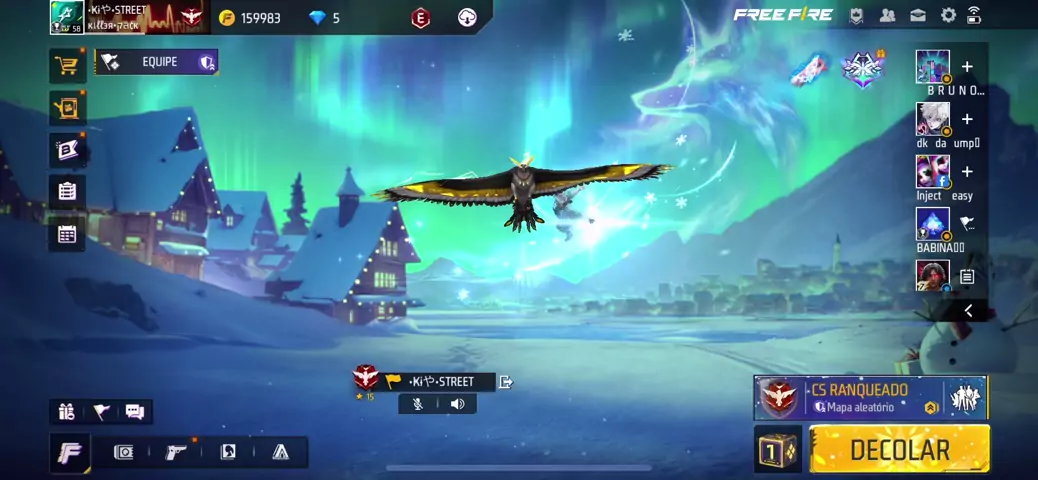This screenshot has height=480, width=1038.
Task: Toggle the microphone mute button
Action: (418, 404)
